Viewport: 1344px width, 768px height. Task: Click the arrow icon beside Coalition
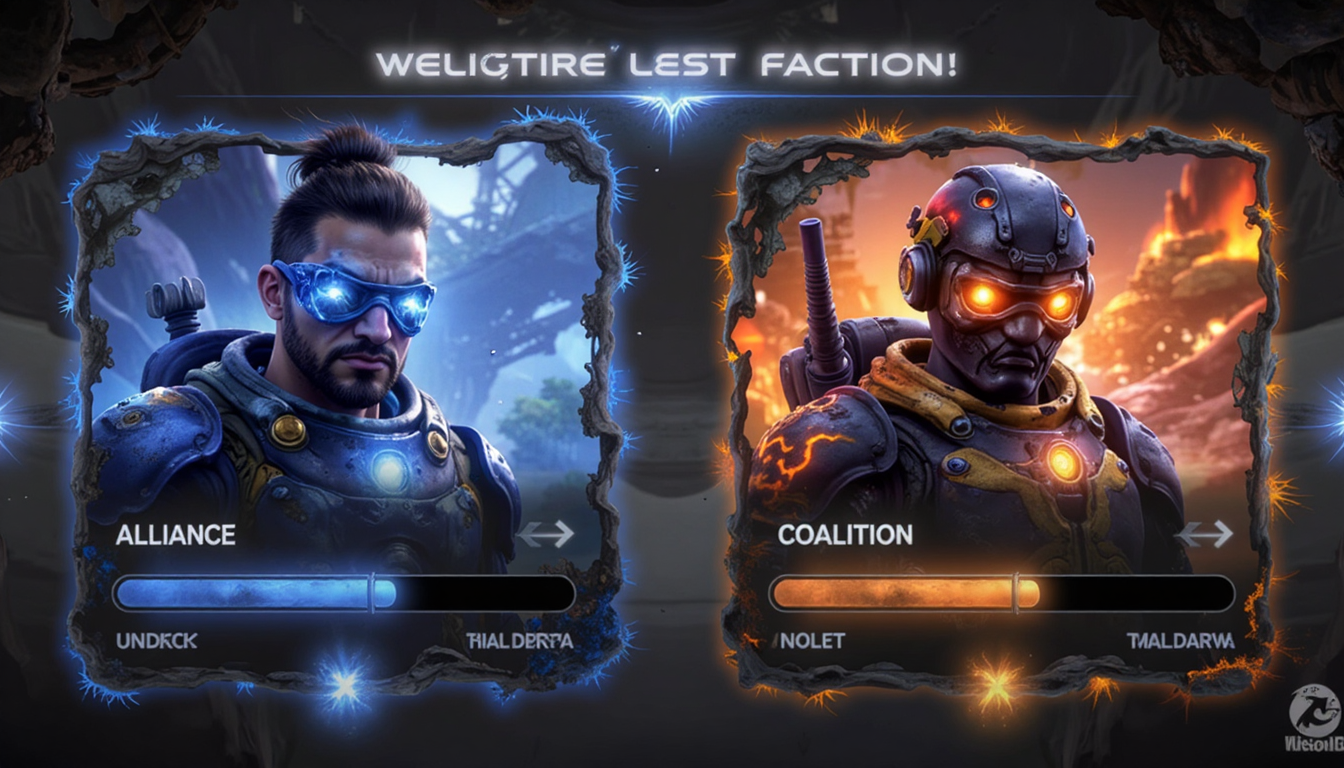click(x=1204, y=534)
